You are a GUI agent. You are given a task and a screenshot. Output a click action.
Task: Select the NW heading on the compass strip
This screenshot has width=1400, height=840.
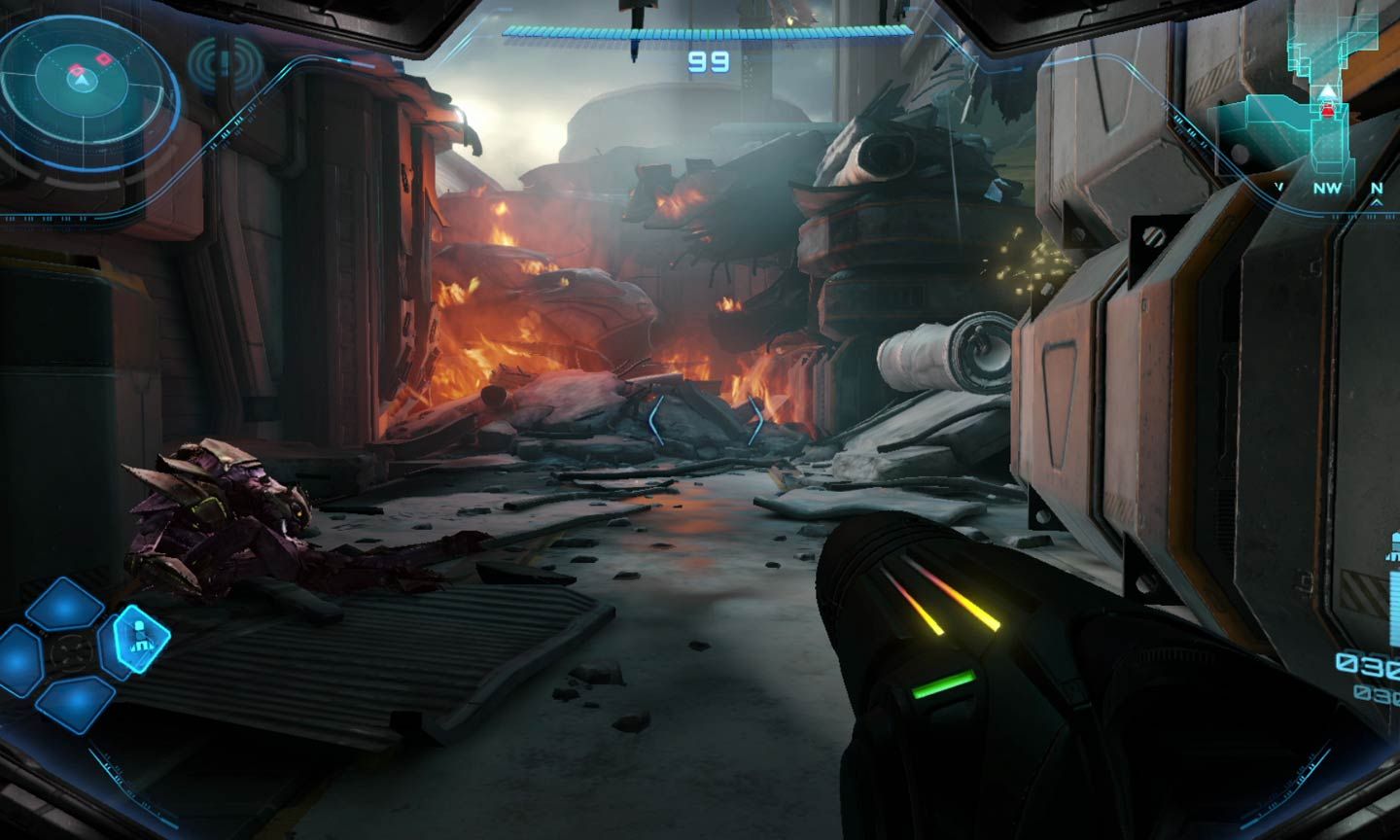coord(1326,187)
